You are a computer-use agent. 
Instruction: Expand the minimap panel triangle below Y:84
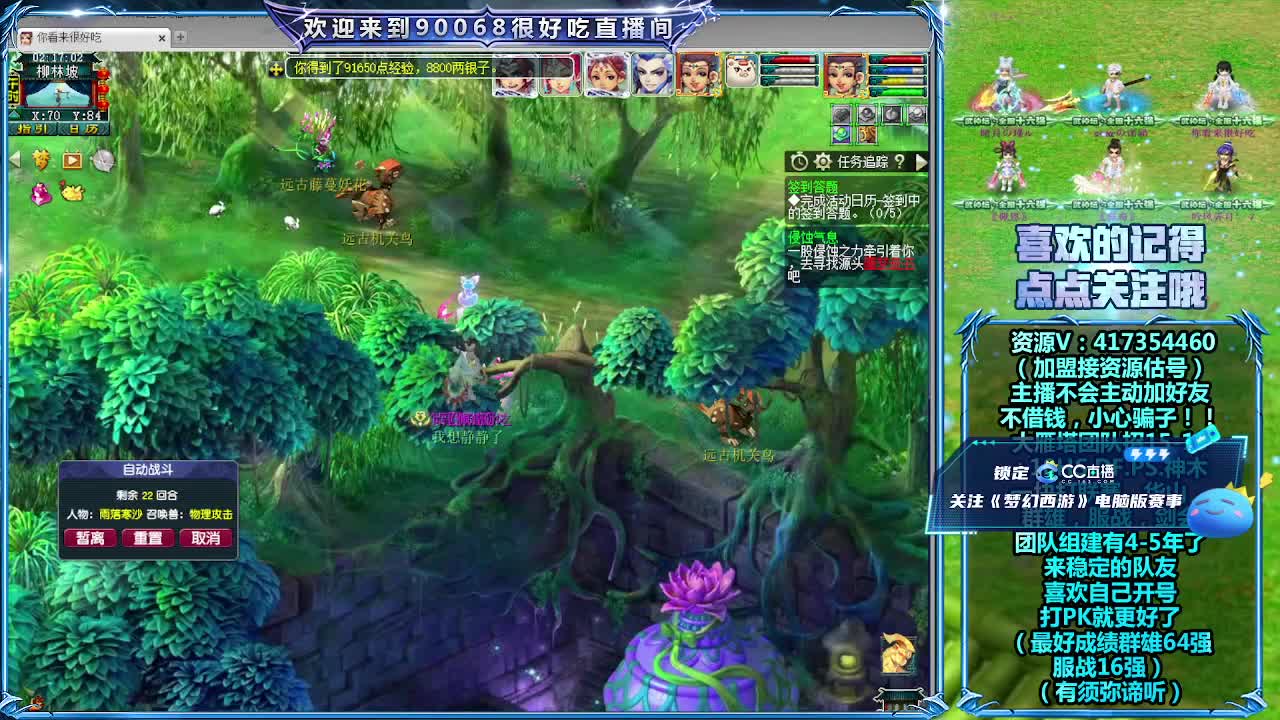[13, 115]
